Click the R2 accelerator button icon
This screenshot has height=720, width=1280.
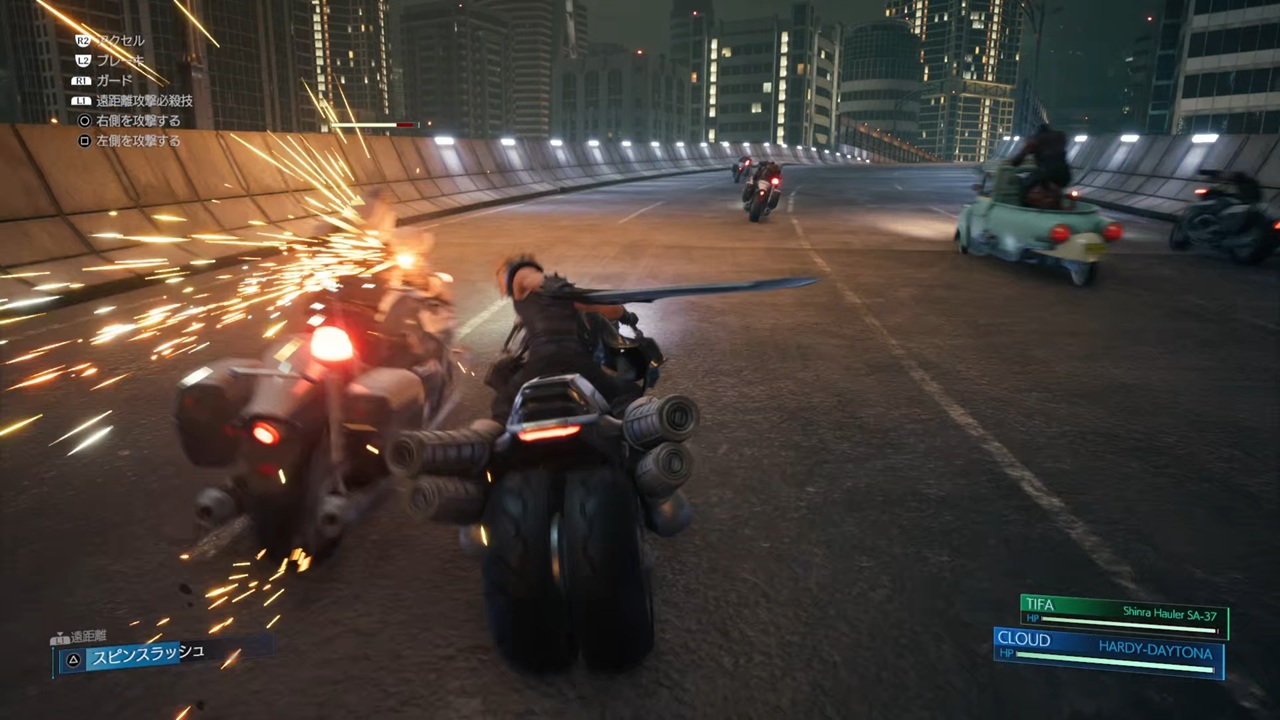click(x=85, y=41)
